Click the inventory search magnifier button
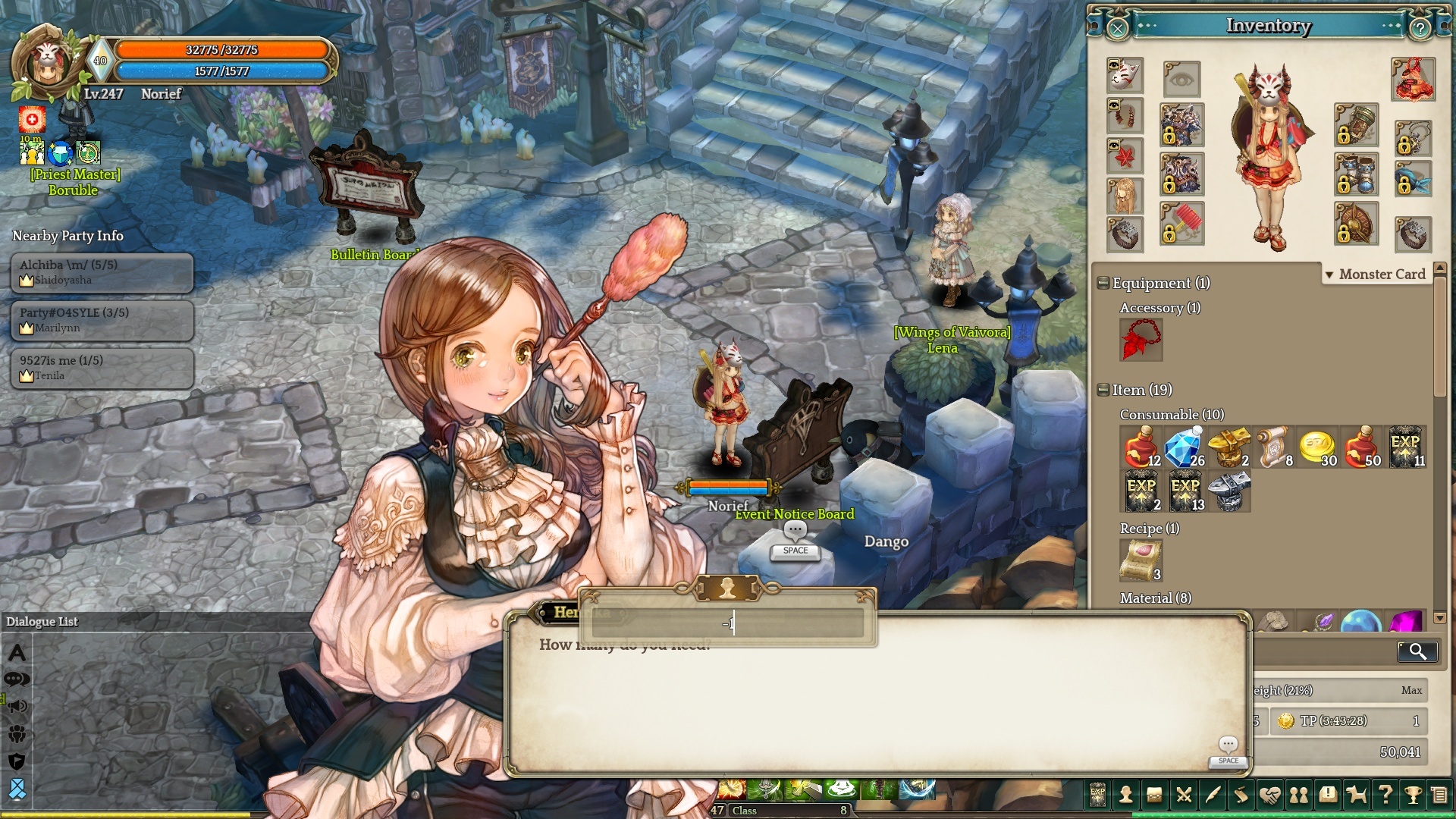This screenshot has width=1456, height=819. click(x=1417, y=651)
